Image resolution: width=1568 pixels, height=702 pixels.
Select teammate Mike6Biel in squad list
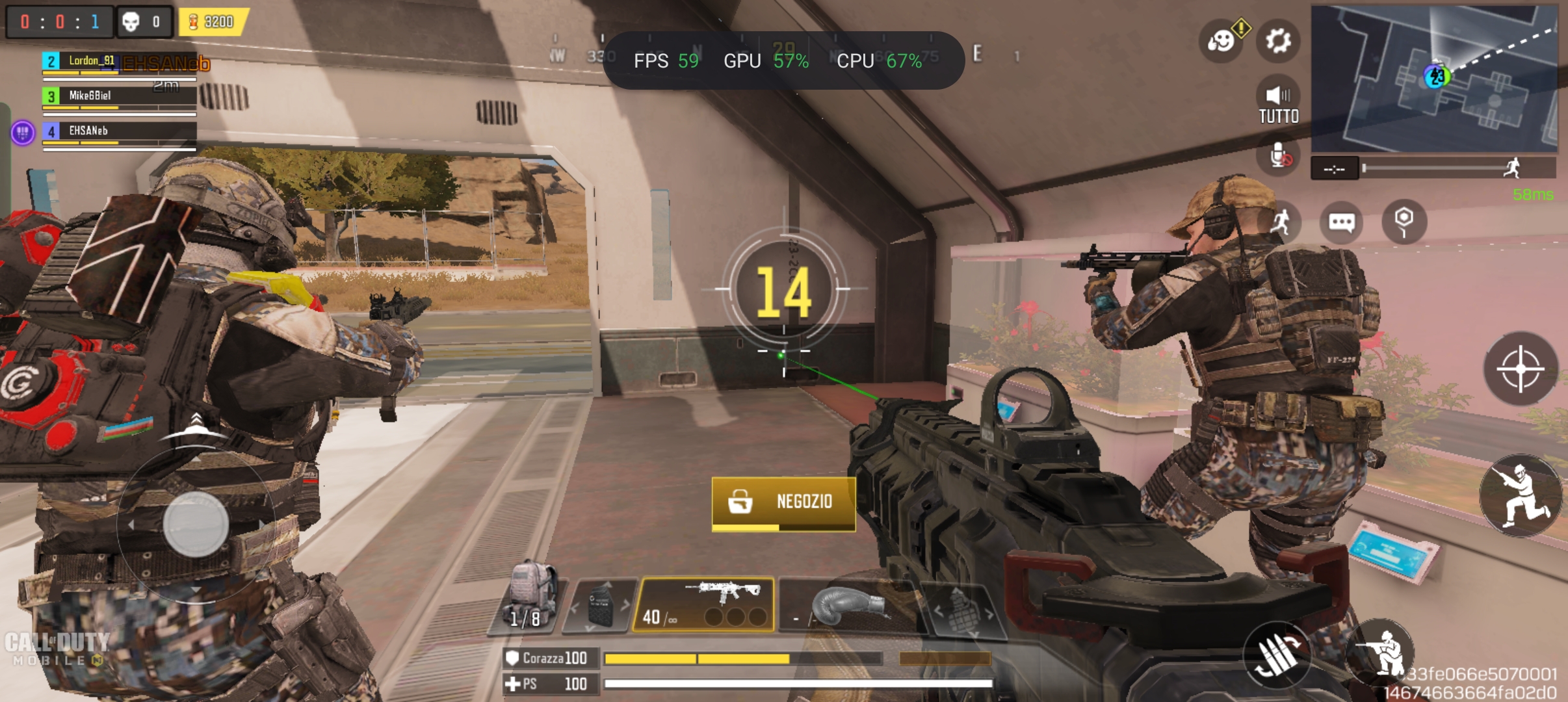click(x=119, y=96)
